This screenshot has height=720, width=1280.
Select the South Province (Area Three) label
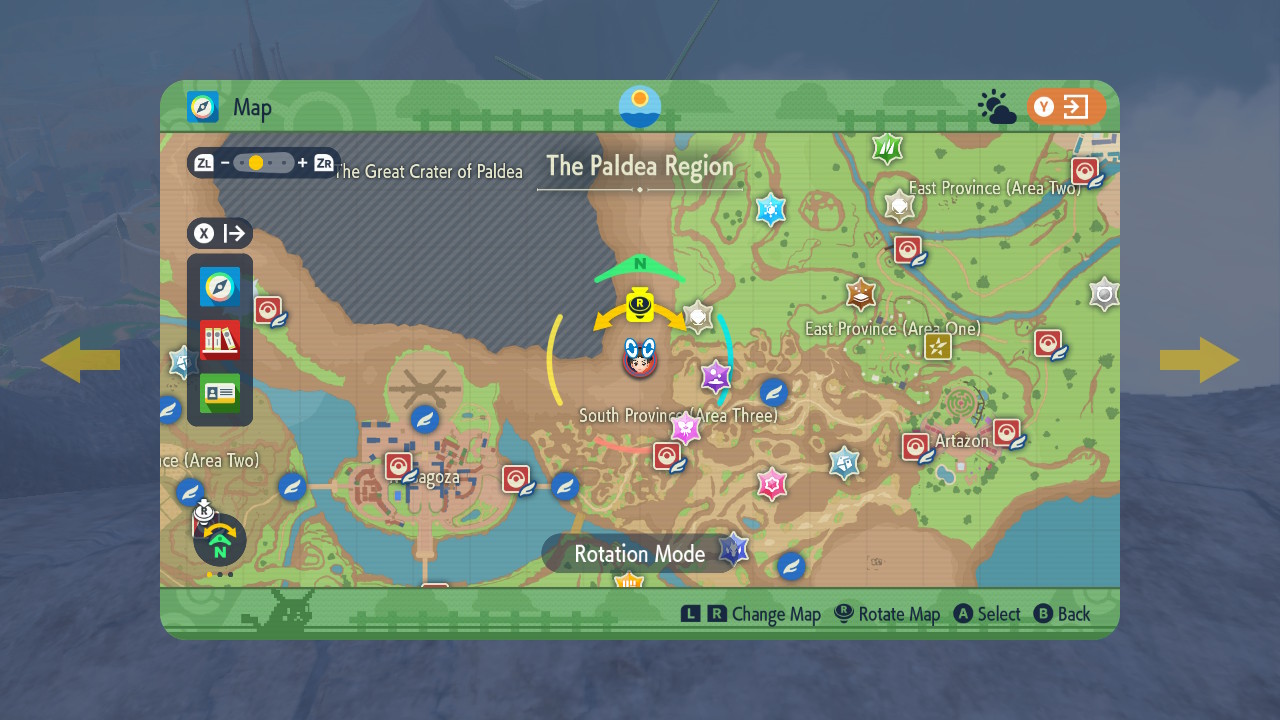coord(679,414)
